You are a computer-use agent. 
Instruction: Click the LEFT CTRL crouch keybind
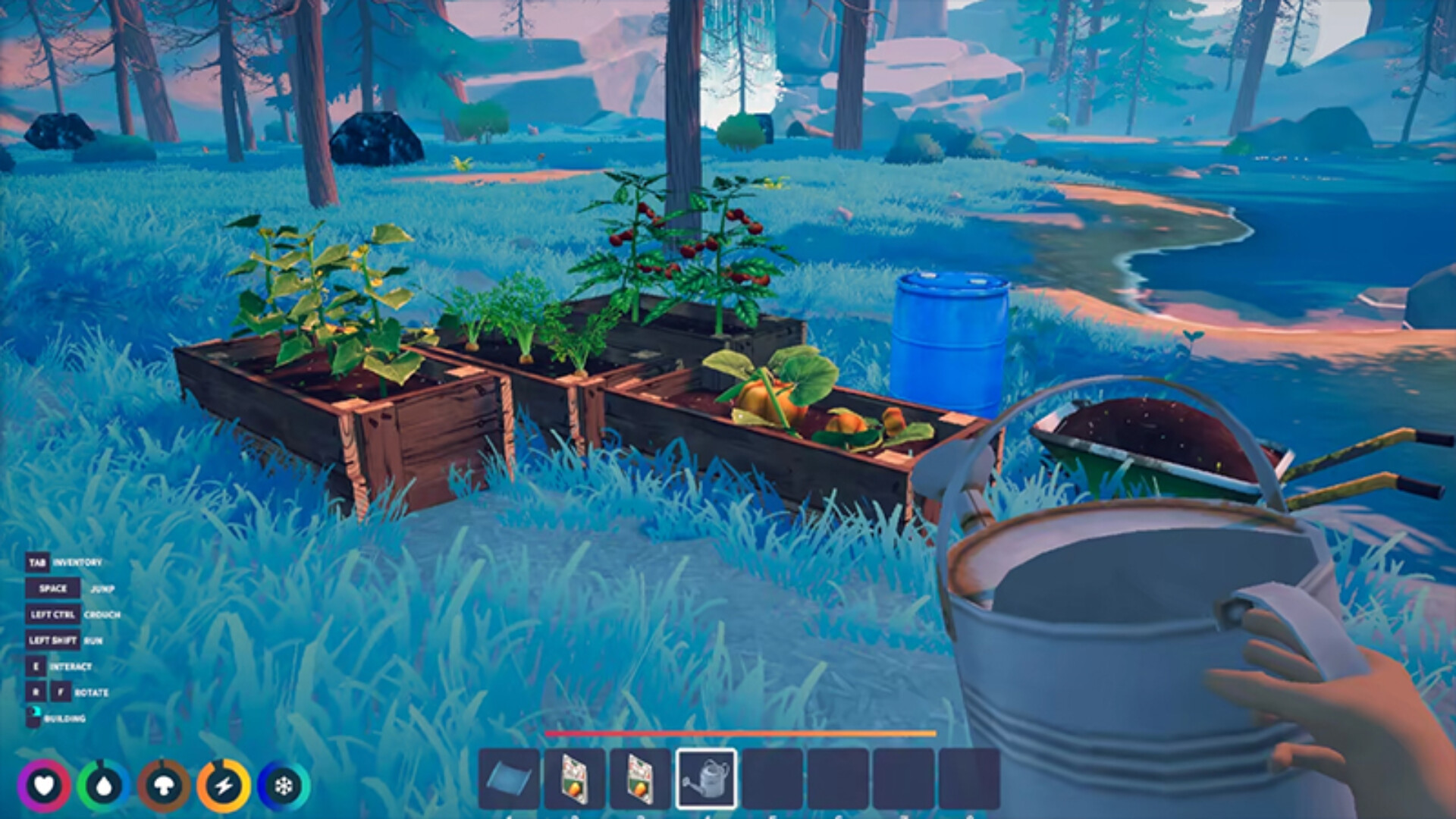coord(53,615)
